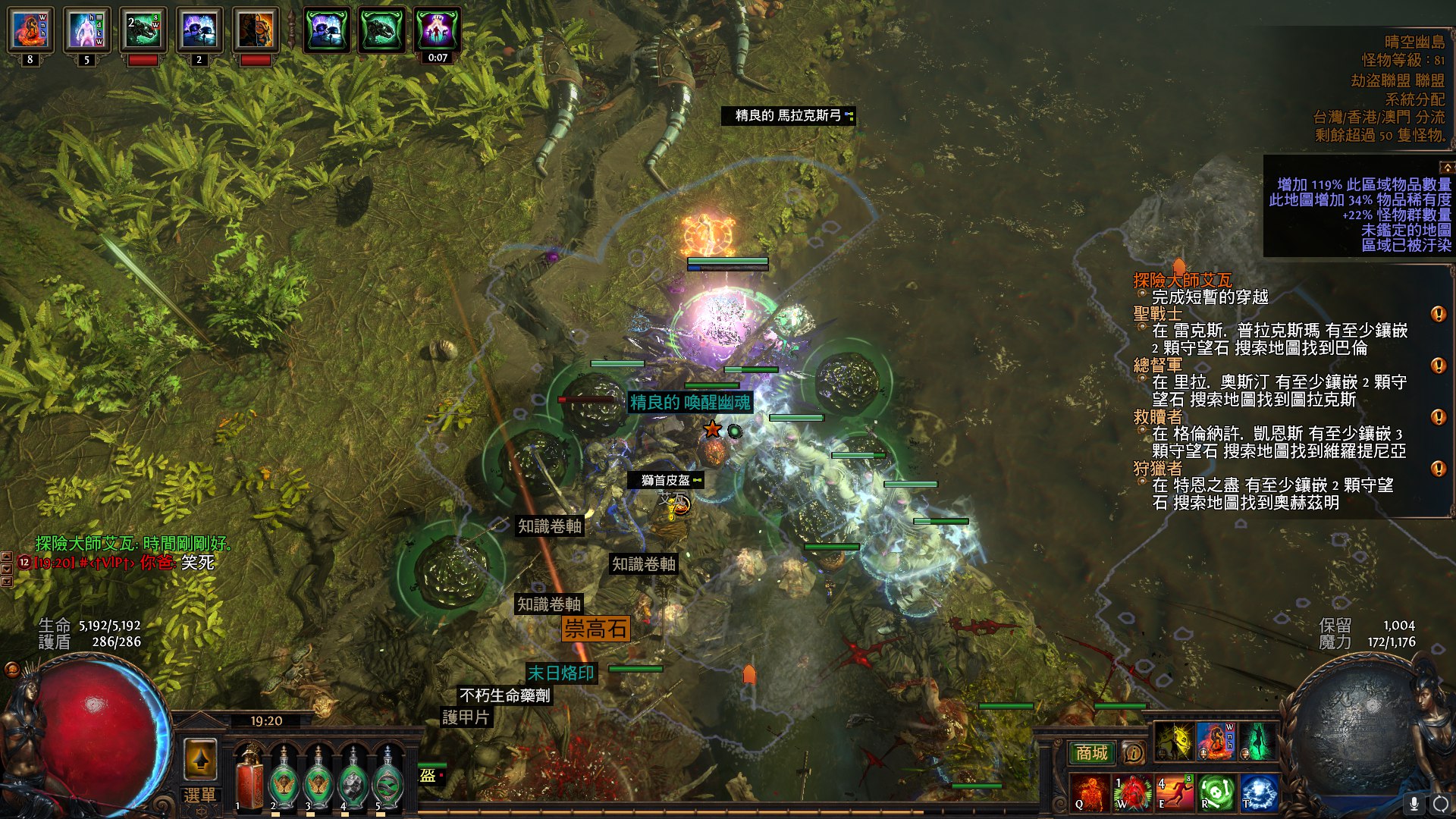Select the purple summoned minions buff icon

point(438,30)
